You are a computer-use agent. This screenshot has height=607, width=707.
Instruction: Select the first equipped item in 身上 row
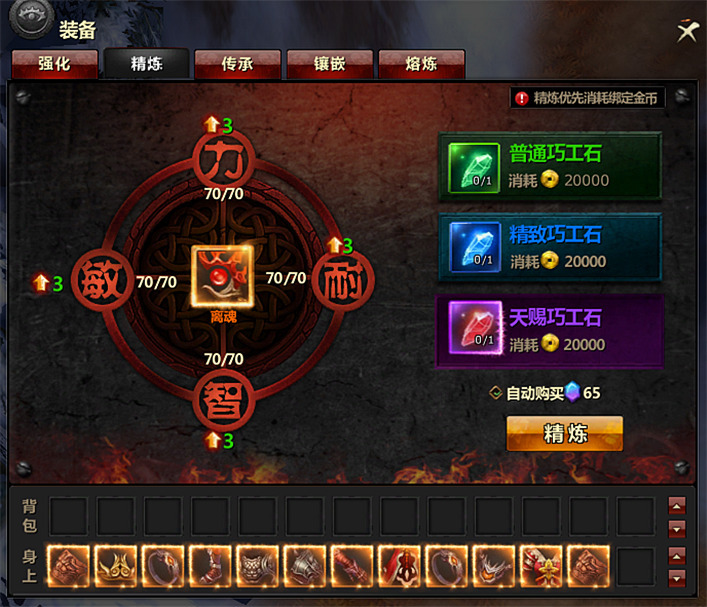pos(68,566)
